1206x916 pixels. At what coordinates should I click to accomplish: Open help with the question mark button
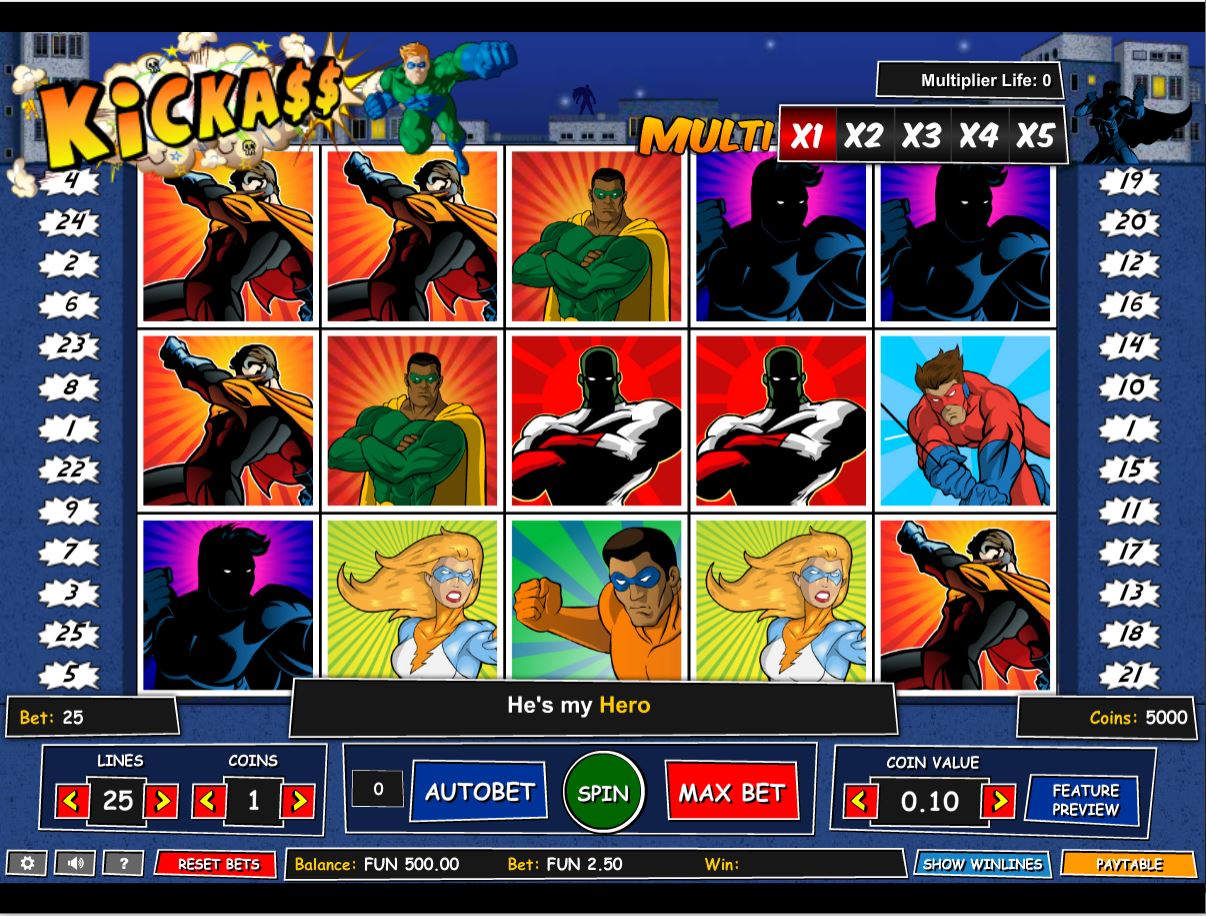tap(124, 863)
